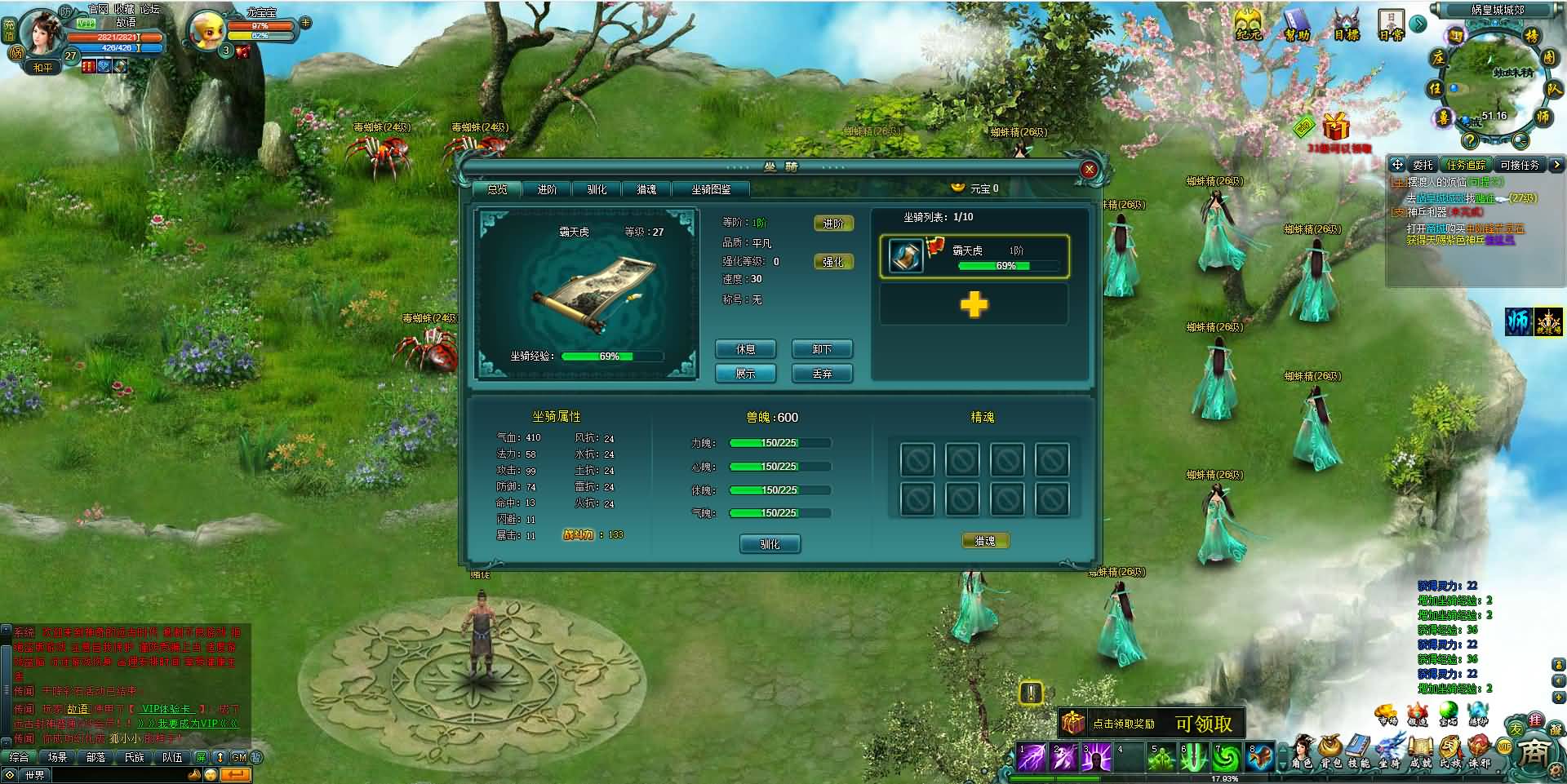Screen dimensions: 1567x784
Task: Click the minimap magnifier button
Action: click(x=1519, y=140)
